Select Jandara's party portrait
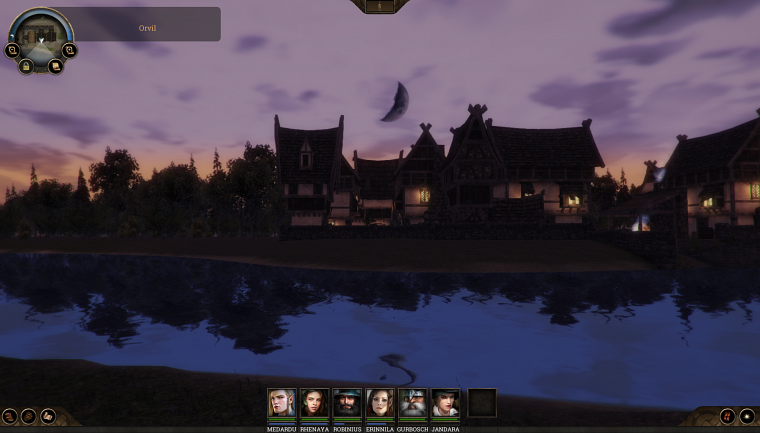This screenshot has height=433, width=760. pyautogui.click(x=445, y=403)
